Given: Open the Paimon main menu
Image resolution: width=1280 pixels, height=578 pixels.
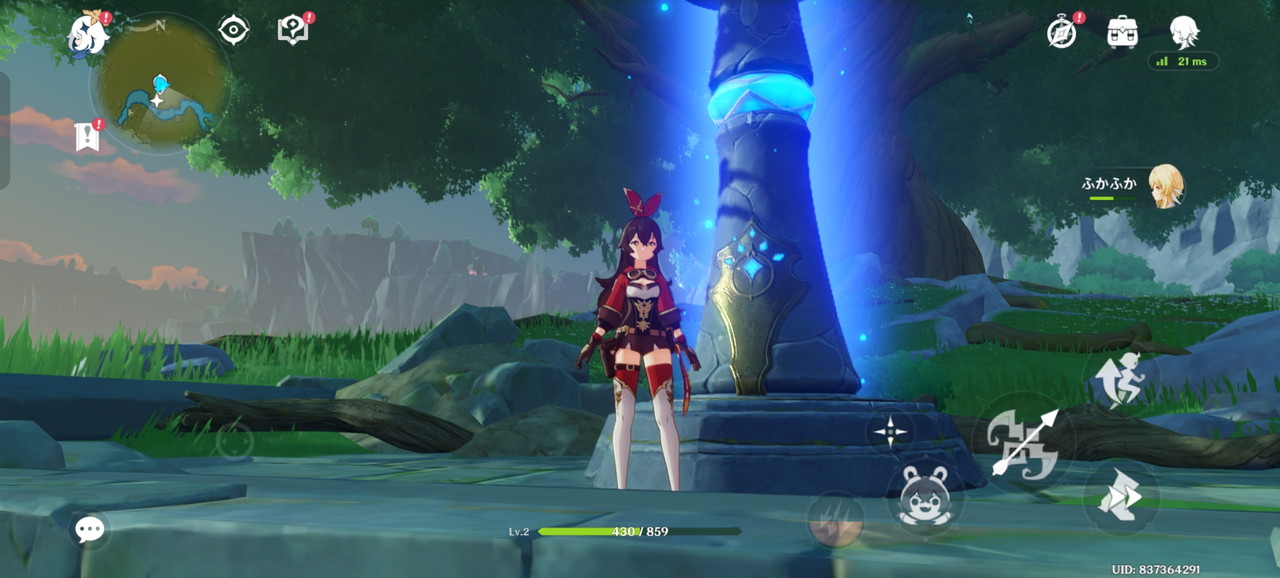Looking at the screenshot, I should click(x=88, y=34).
